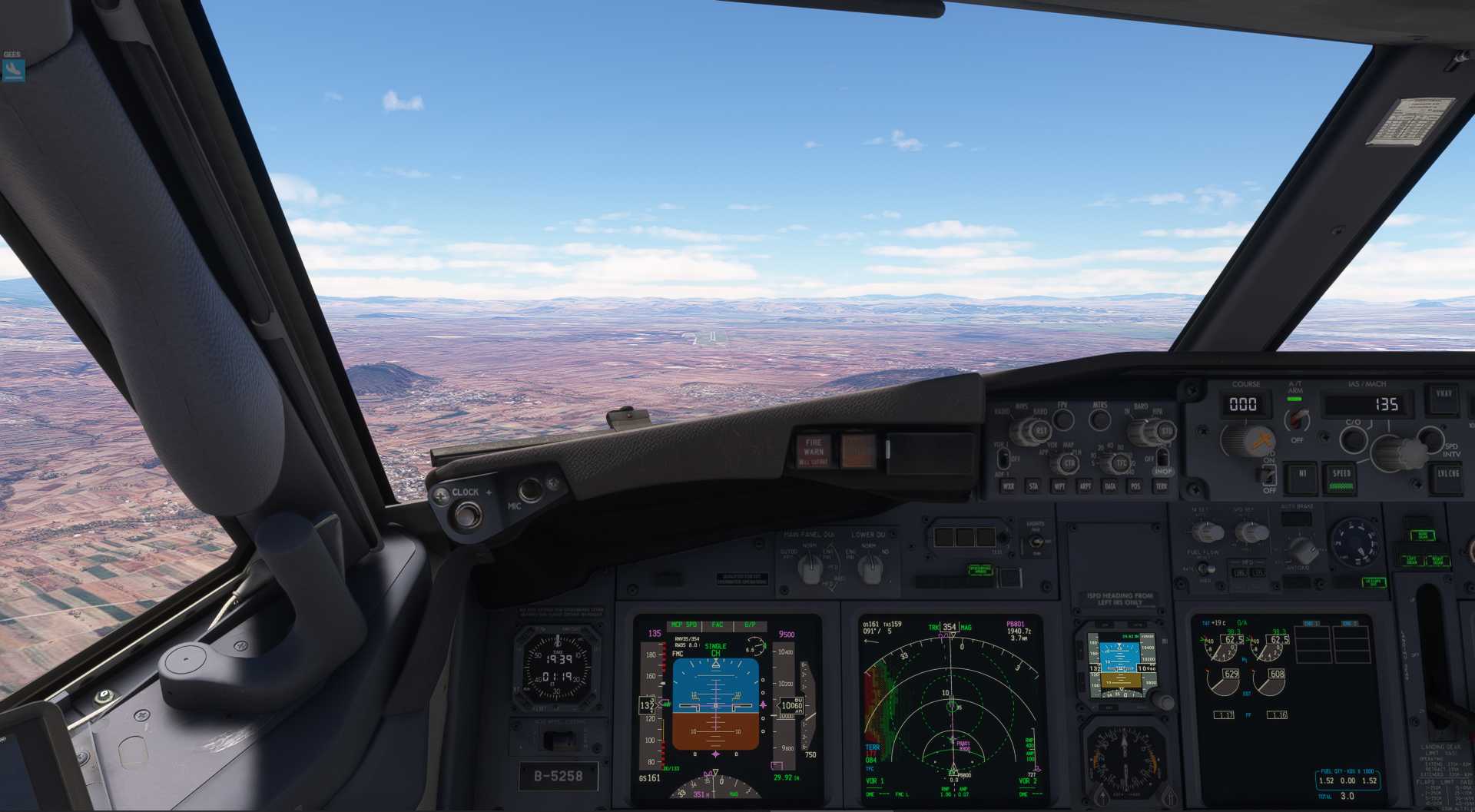The height and width of the screenshot is (812, 1475).
Task: Toggle the DATA map button
Action: click(x=1110, y=486)
